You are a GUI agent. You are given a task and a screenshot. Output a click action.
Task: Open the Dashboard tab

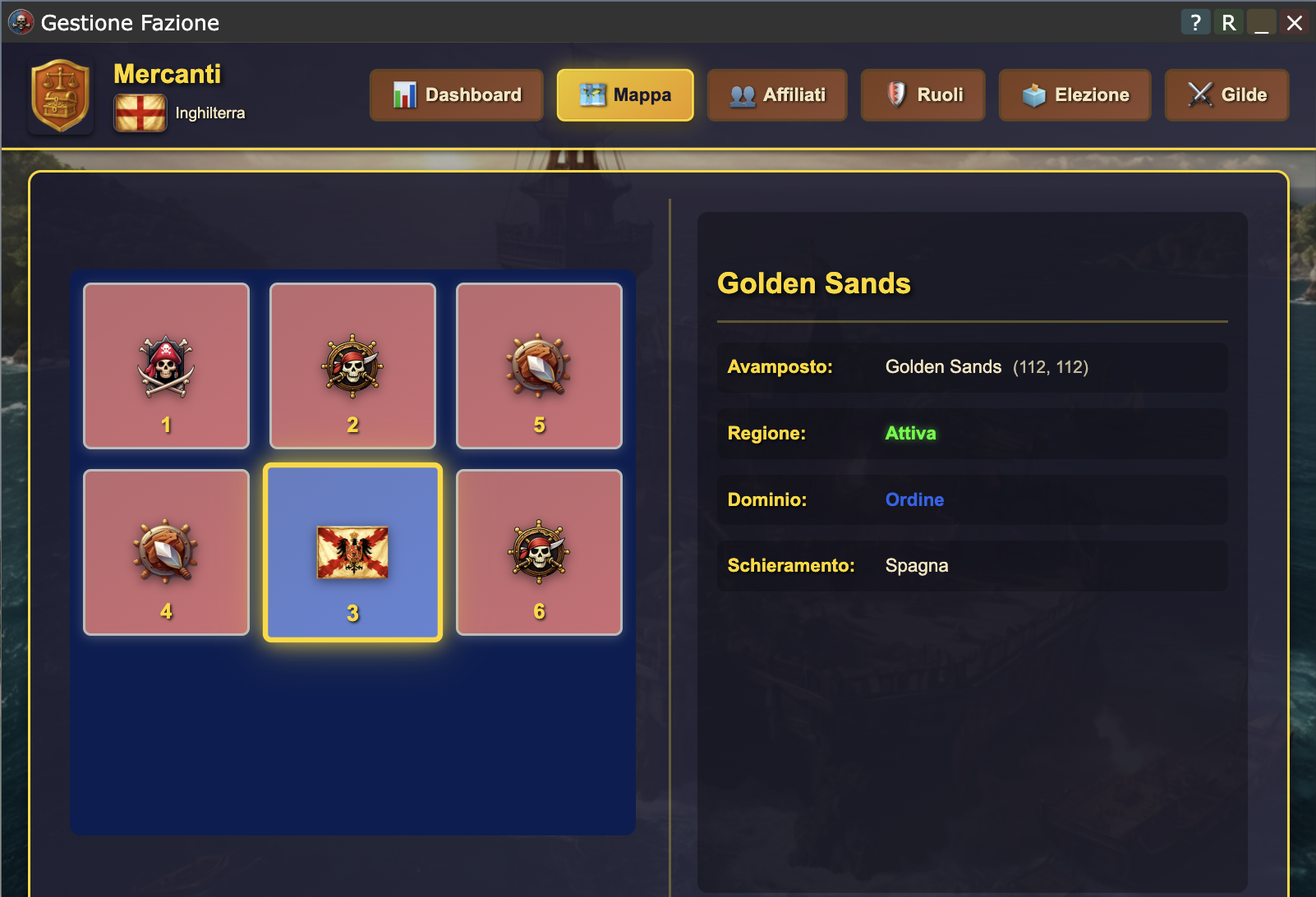click(x=457, y=95)
